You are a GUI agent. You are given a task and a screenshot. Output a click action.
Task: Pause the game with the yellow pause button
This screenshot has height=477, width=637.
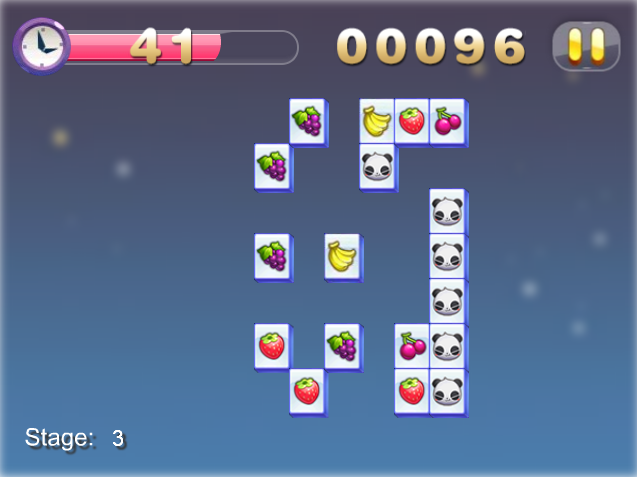click(585, 46)
